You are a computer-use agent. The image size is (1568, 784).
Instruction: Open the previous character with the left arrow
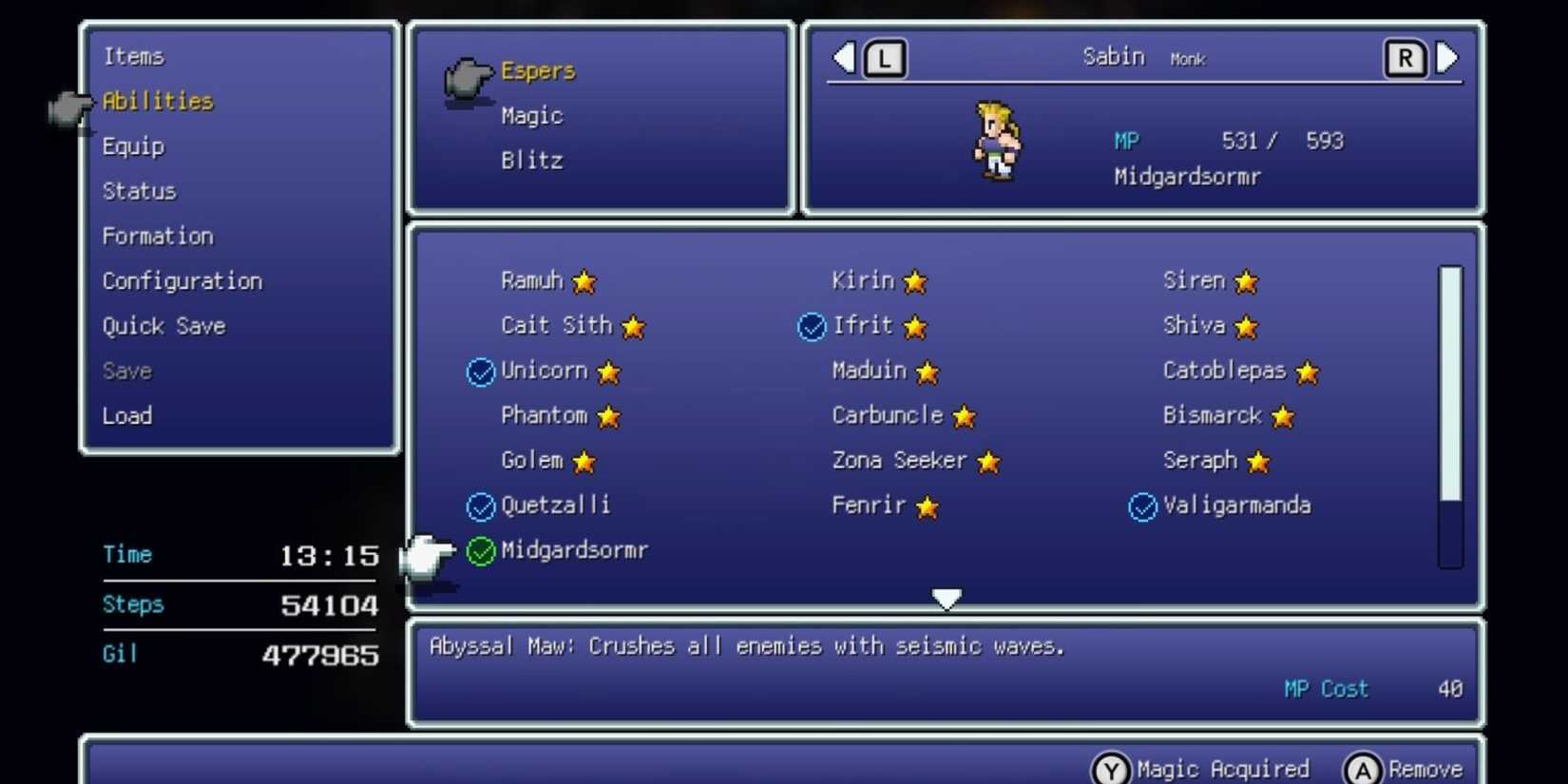[x=842, y=57]
